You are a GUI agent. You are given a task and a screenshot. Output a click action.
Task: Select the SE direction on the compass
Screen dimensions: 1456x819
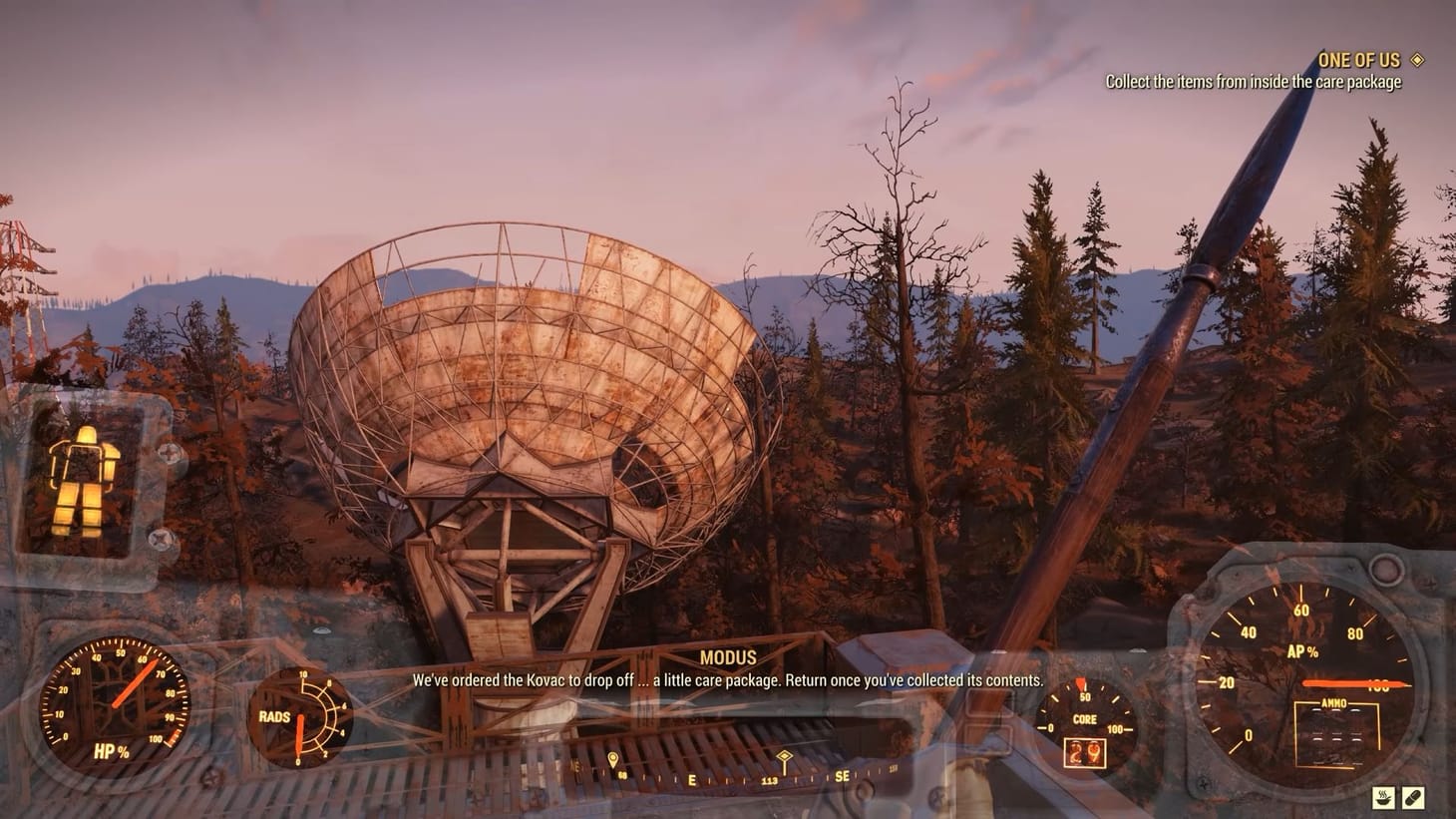[x=844, y=773]
